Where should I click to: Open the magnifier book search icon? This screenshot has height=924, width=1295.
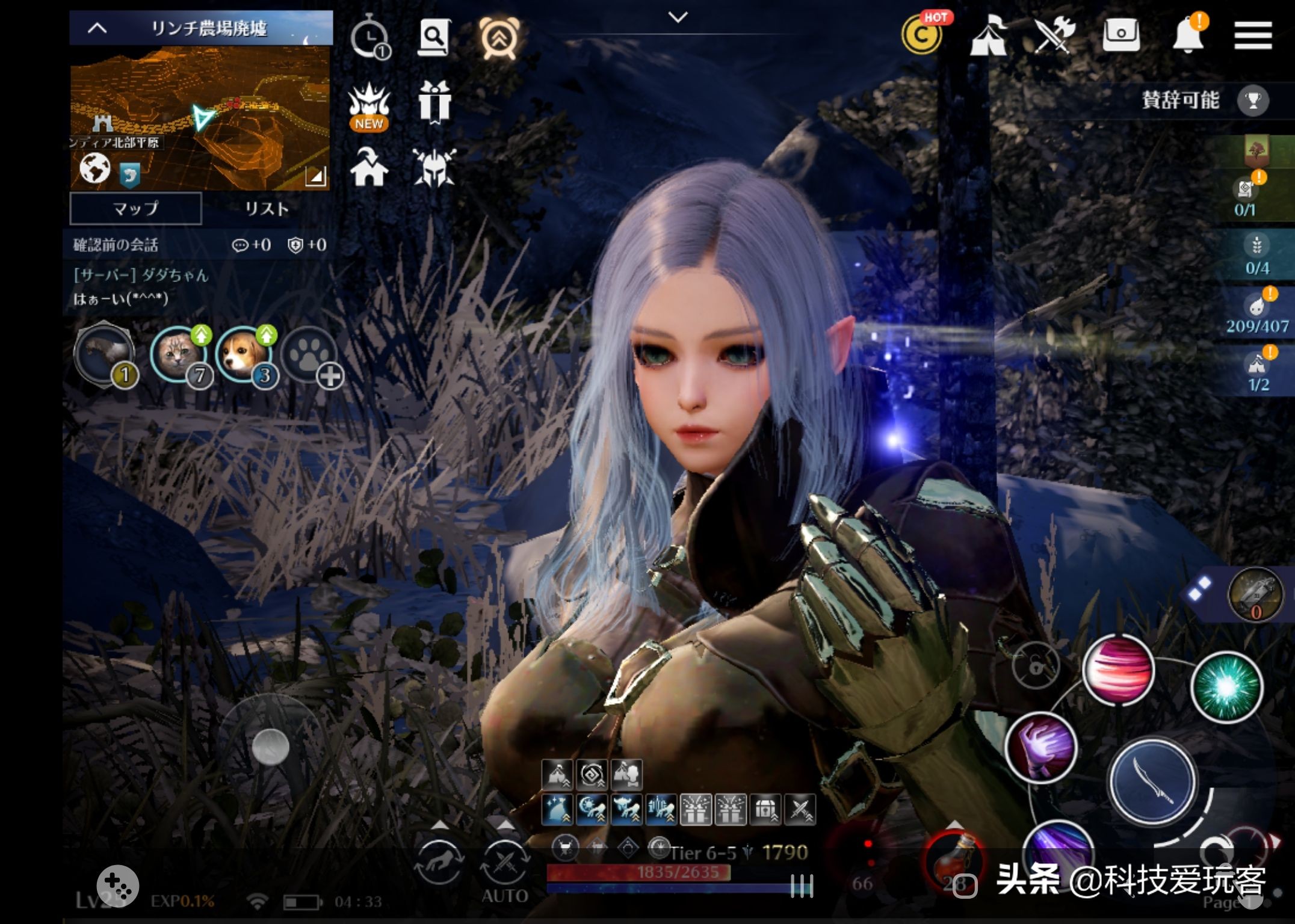[x=433, y=37]
